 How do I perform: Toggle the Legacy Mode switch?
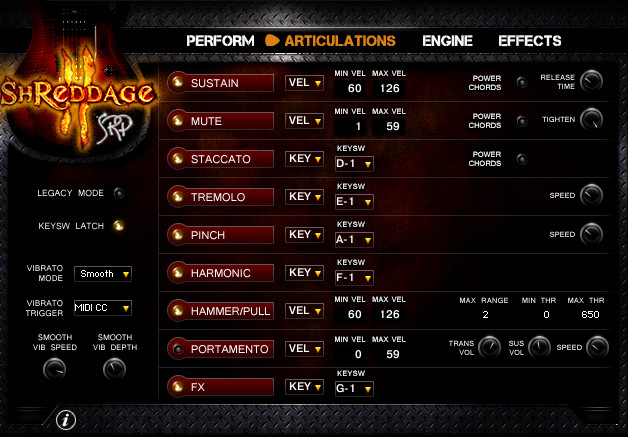tap(119, 193)
